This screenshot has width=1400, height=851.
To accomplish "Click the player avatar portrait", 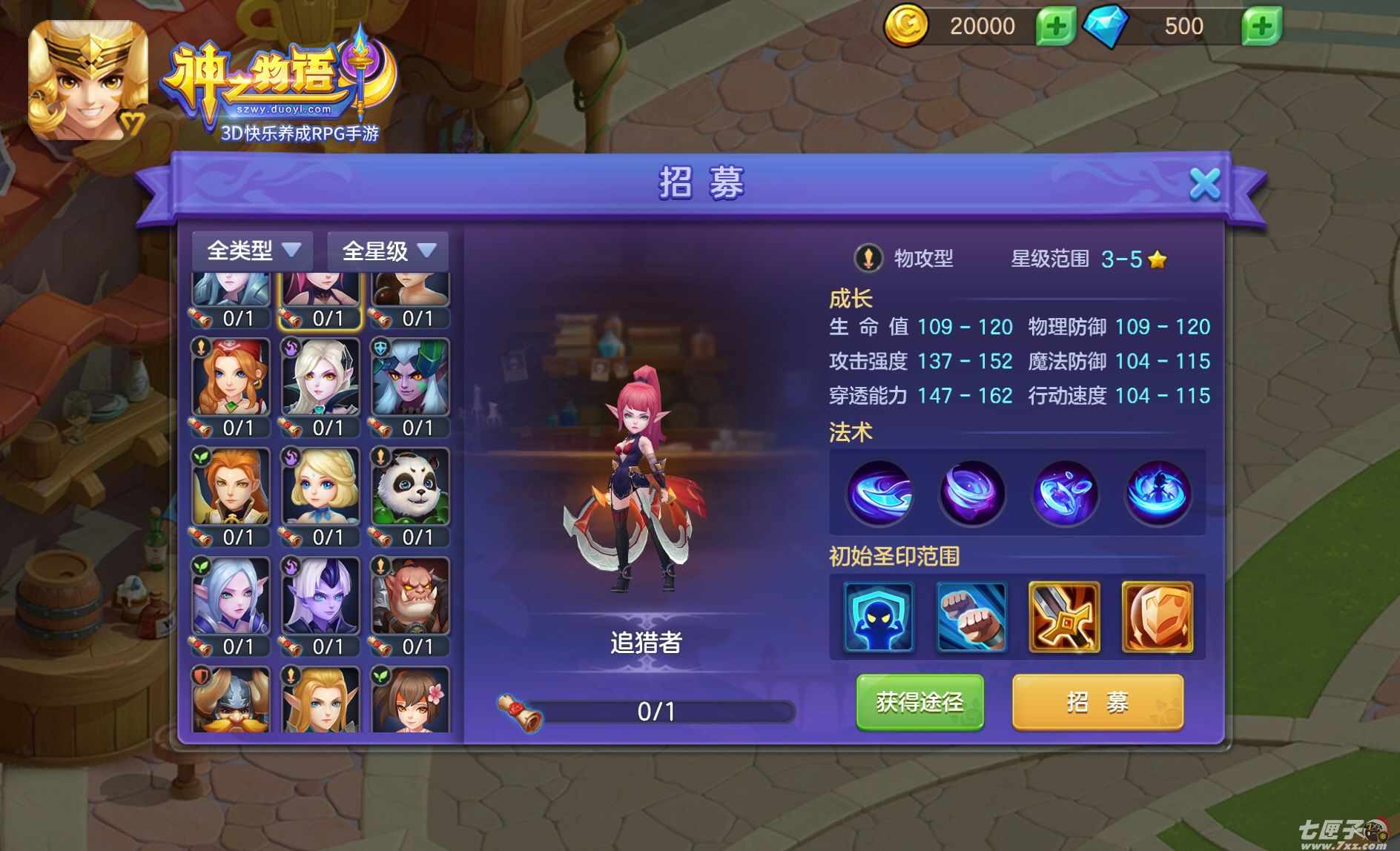I will [x=87, y=80].
